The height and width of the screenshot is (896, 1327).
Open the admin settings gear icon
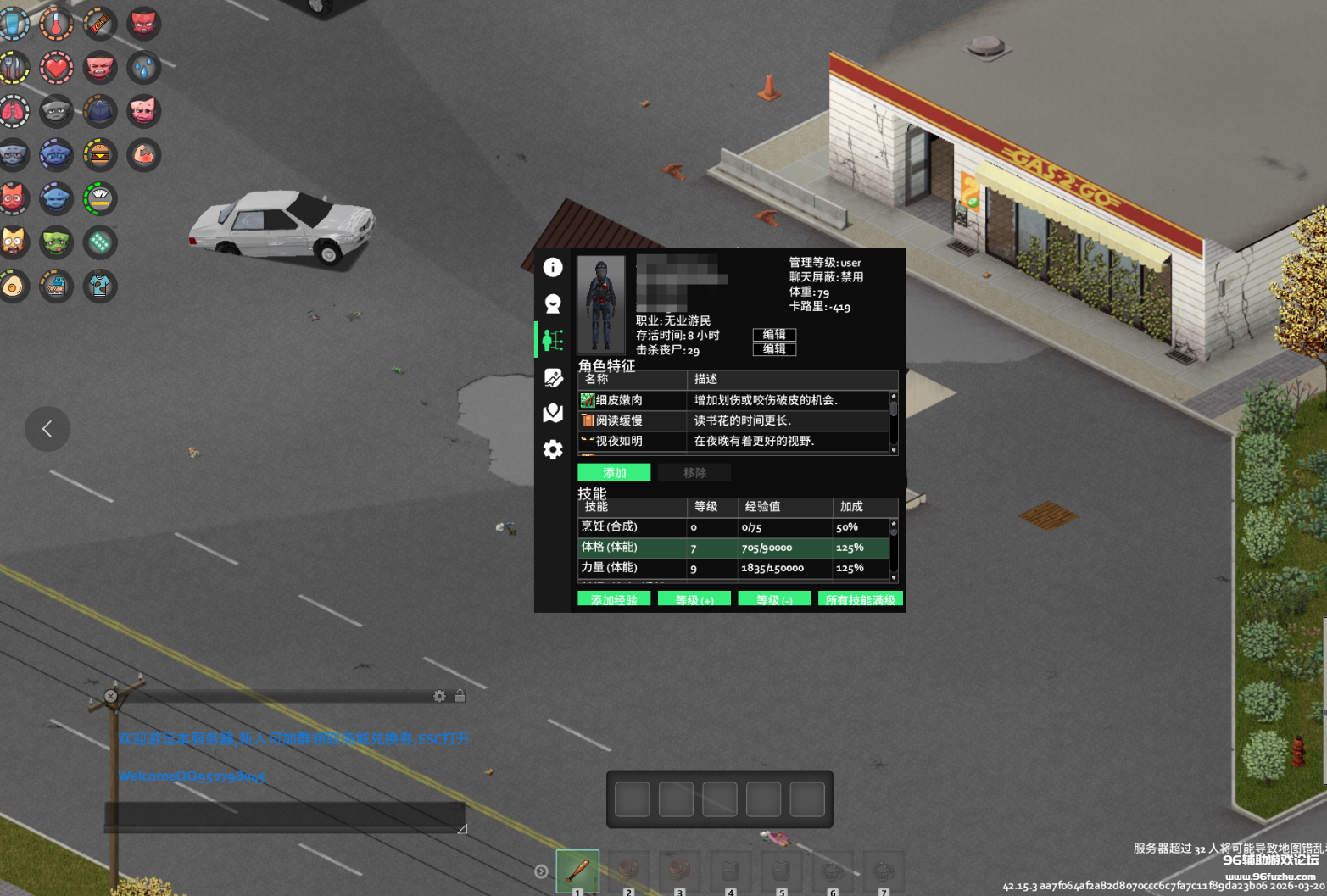[x=553, y=449]
